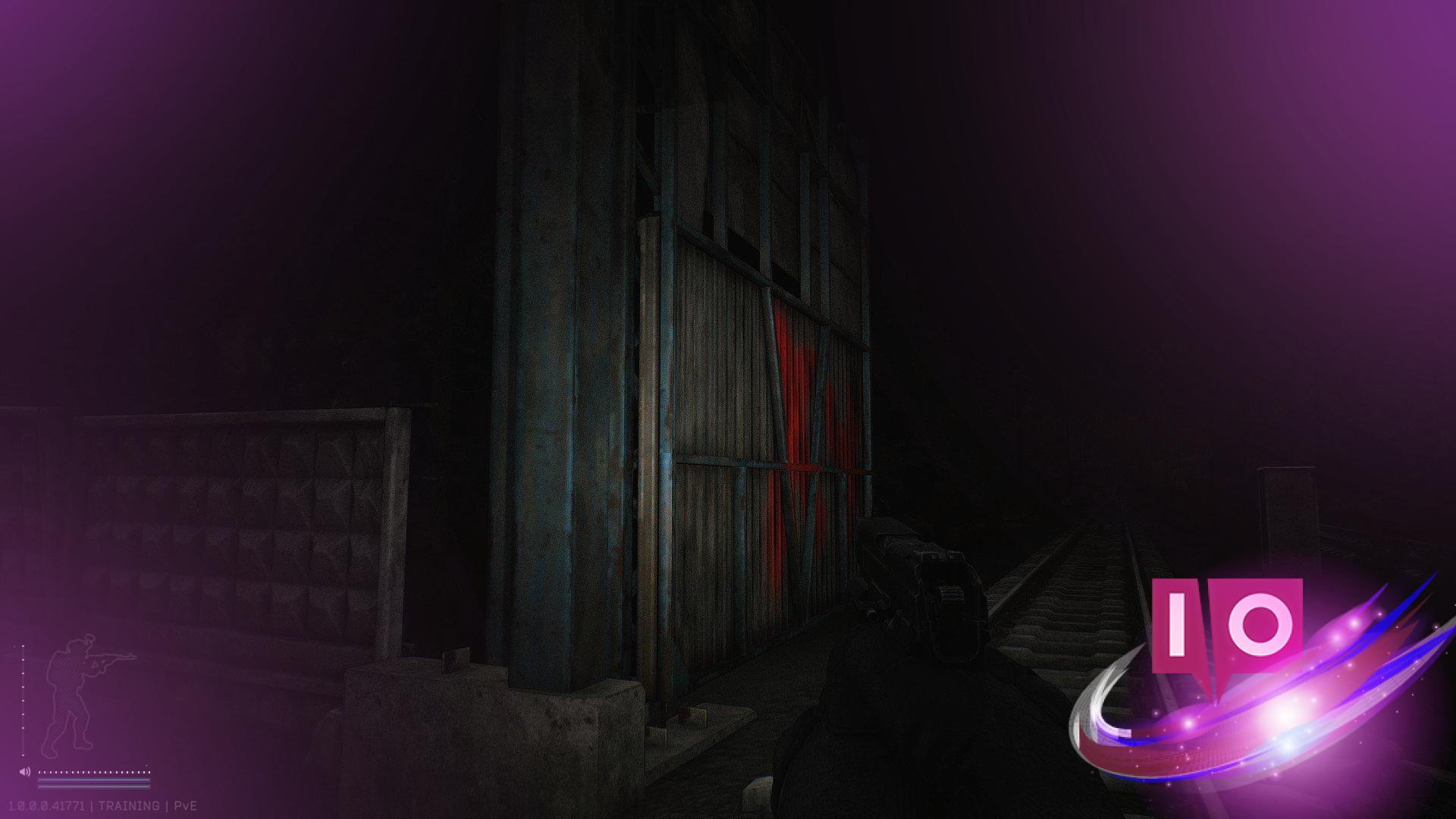The height and width of the screenshot is (819, 1456).
Task: Toggle the voice audio speaker indicator
Action: [25, 771]
